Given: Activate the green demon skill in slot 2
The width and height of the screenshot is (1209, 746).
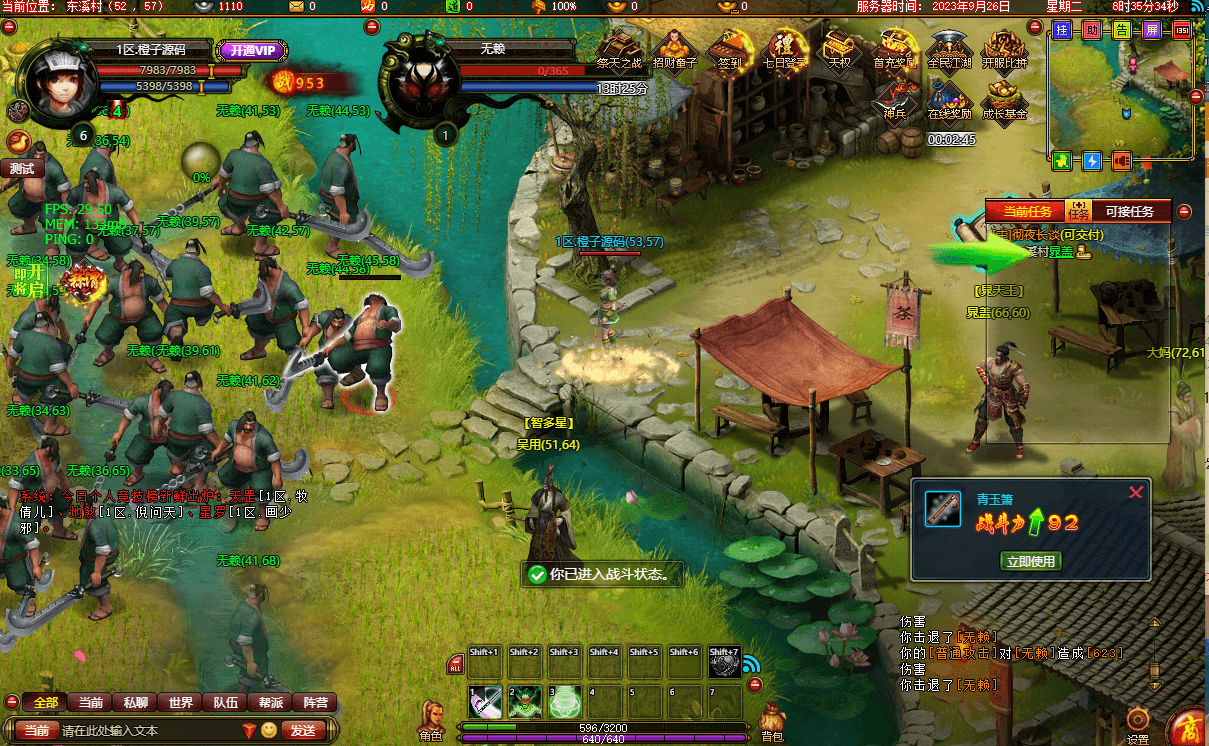Looking at the screenshot, I should (525, 701).
